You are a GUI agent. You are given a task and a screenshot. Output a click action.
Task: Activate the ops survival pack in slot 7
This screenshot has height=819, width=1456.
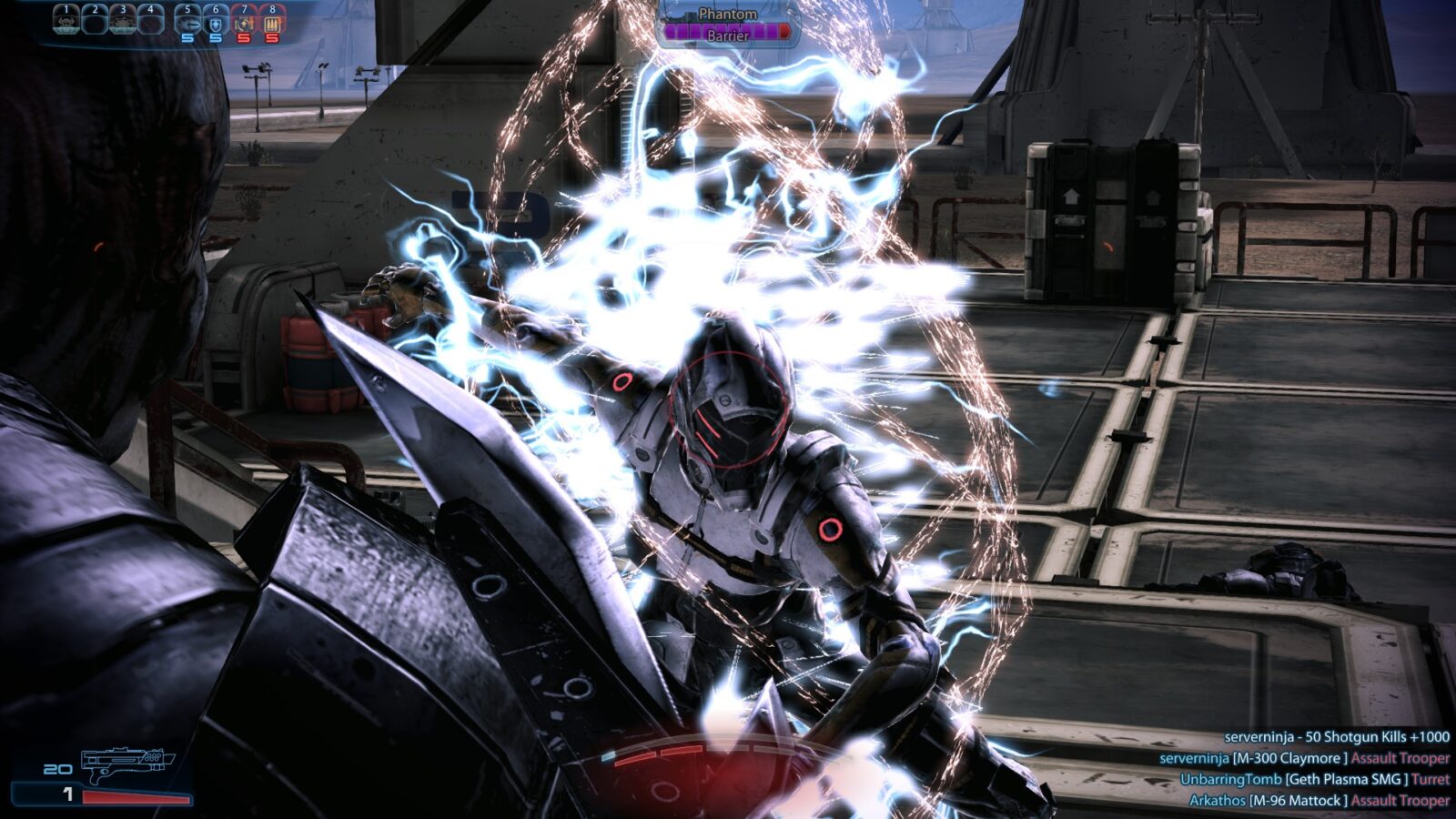click(244, 21)
